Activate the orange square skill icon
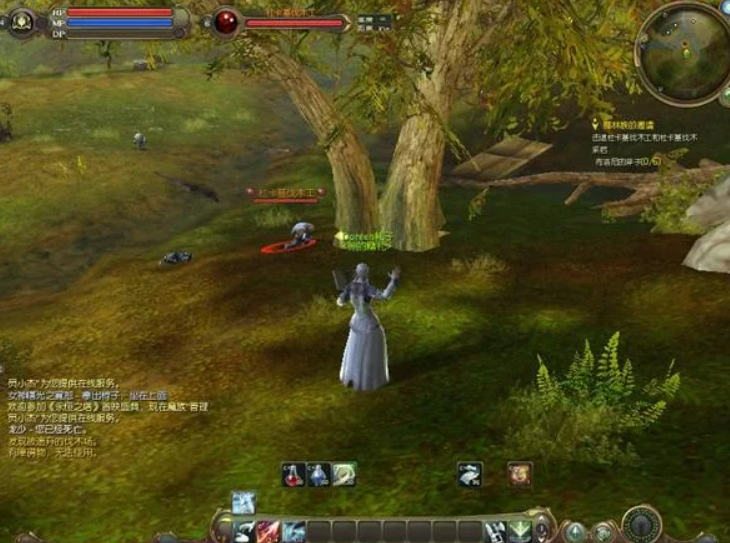 519,474
